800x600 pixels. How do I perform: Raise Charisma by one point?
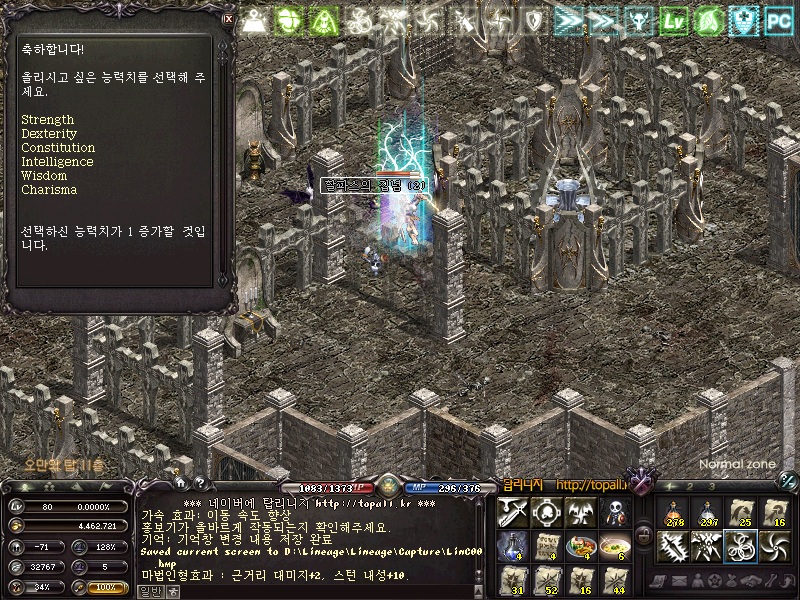click(49, 190)
